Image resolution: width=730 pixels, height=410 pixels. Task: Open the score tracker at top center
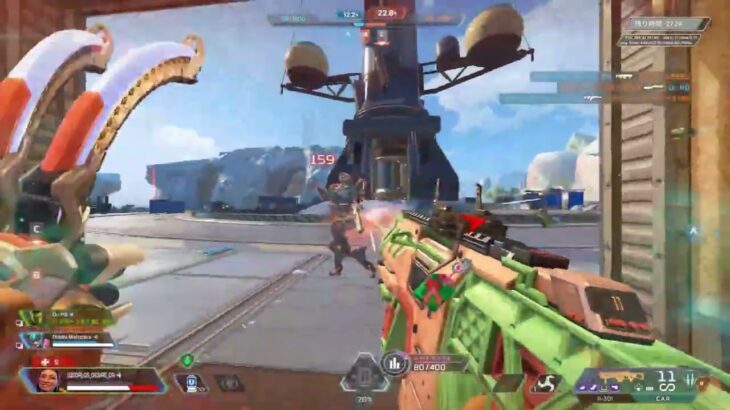pos(380,14)
